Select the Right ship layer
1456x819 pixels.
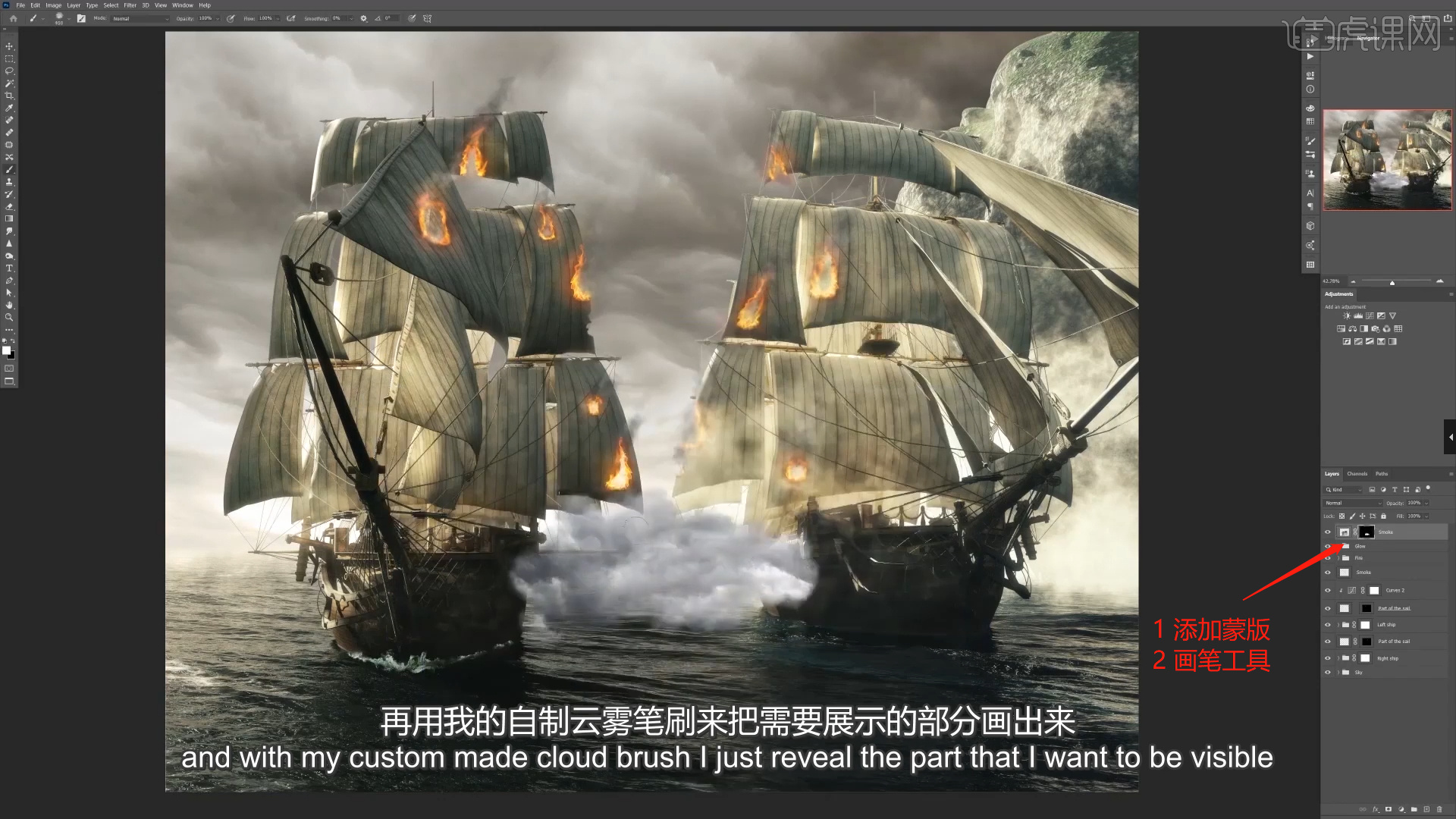[1389, 658]
